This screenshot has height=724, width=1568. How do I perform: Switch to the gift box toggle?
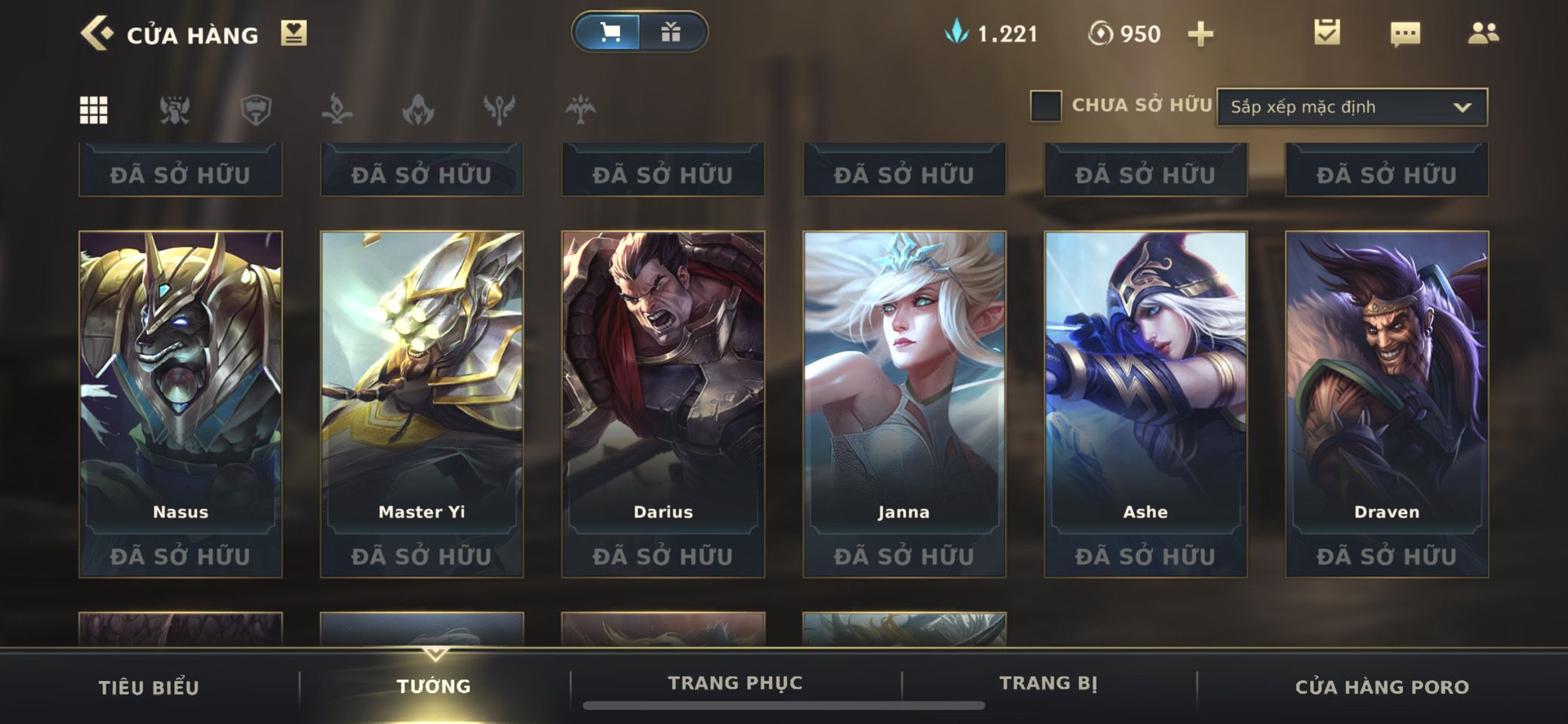click(671, 32)
